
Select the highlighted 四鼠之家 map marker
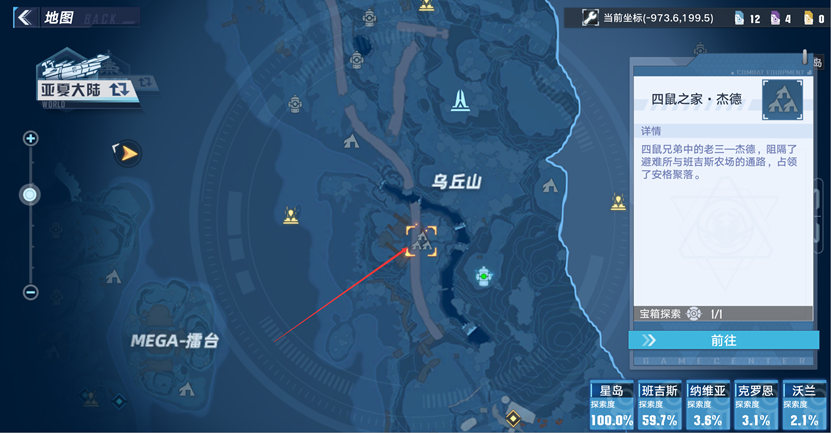click(421, 240)
